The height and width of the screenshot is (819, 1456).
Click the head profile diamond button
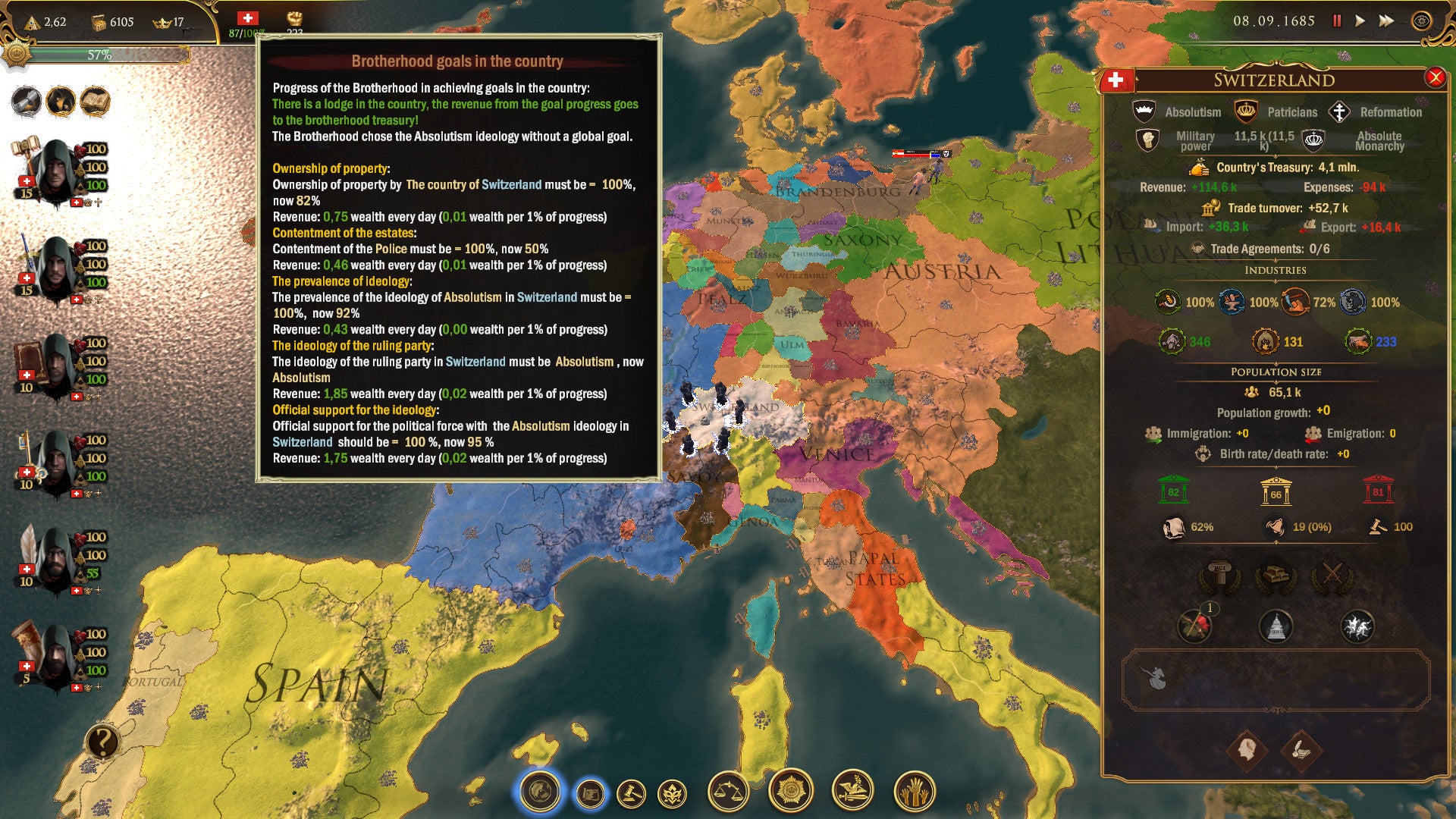1247,751
